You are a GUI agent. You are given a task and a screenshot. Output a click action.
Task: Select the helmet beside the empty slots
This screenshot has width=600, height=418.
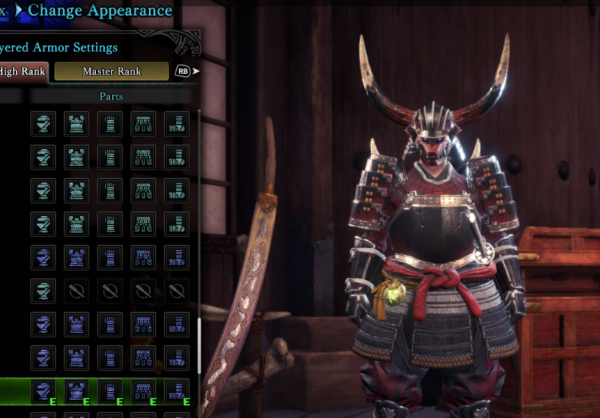point(43,290)
